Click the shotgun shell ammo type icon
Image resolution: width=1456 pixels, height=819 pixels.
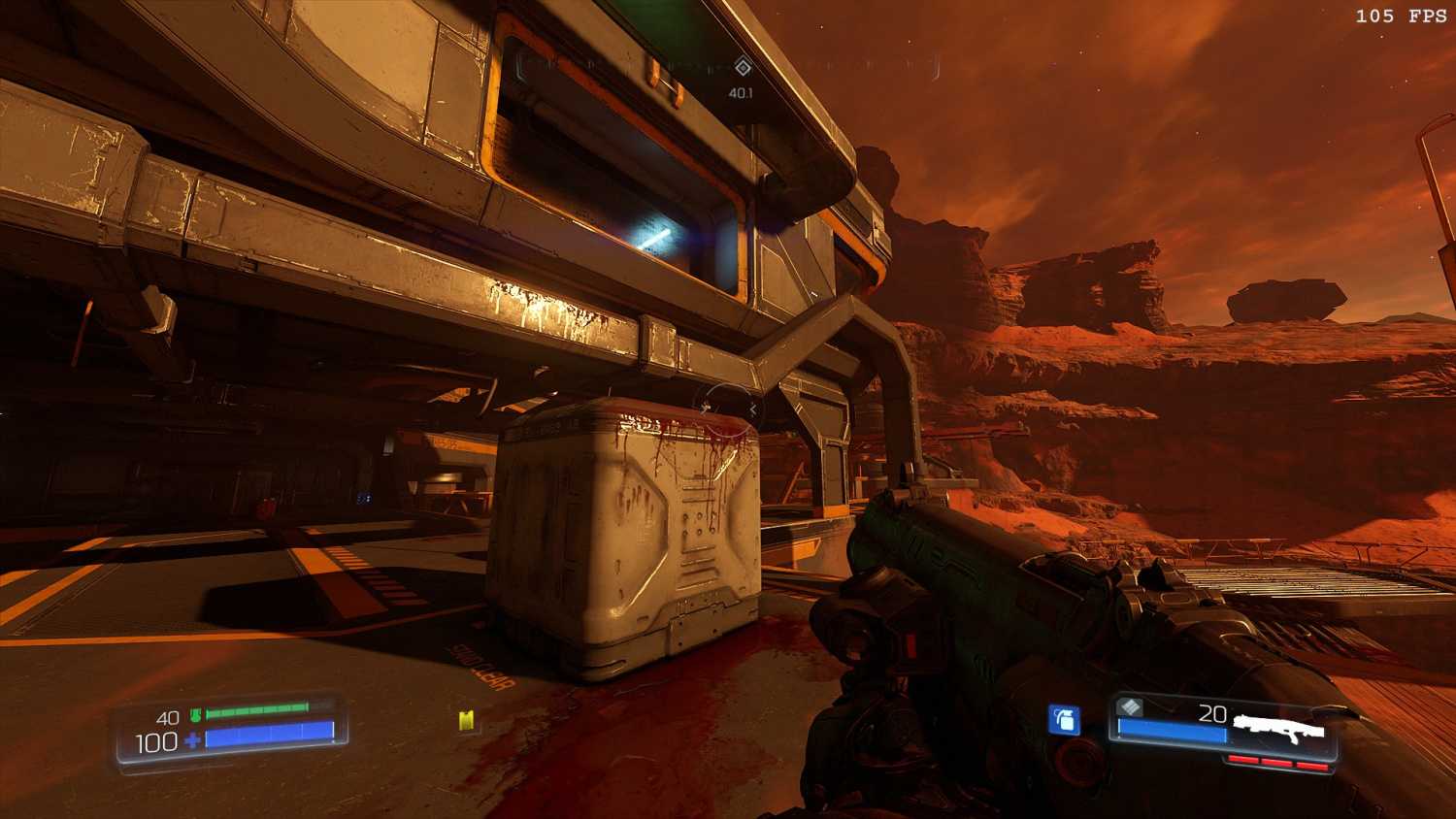tap(1129, 708)
